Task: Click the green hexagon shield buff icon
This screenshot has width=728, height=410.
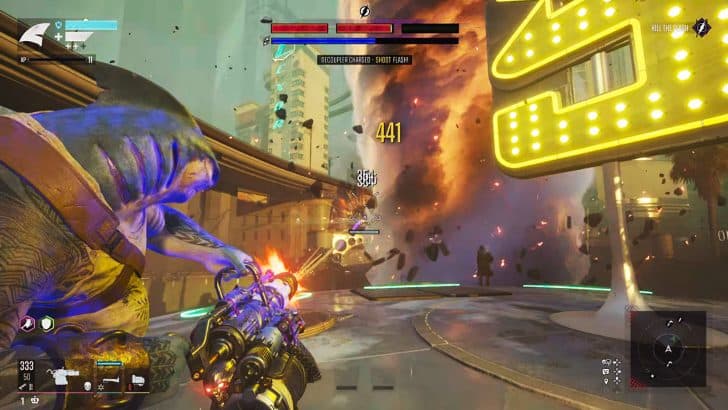Action: 46,326
